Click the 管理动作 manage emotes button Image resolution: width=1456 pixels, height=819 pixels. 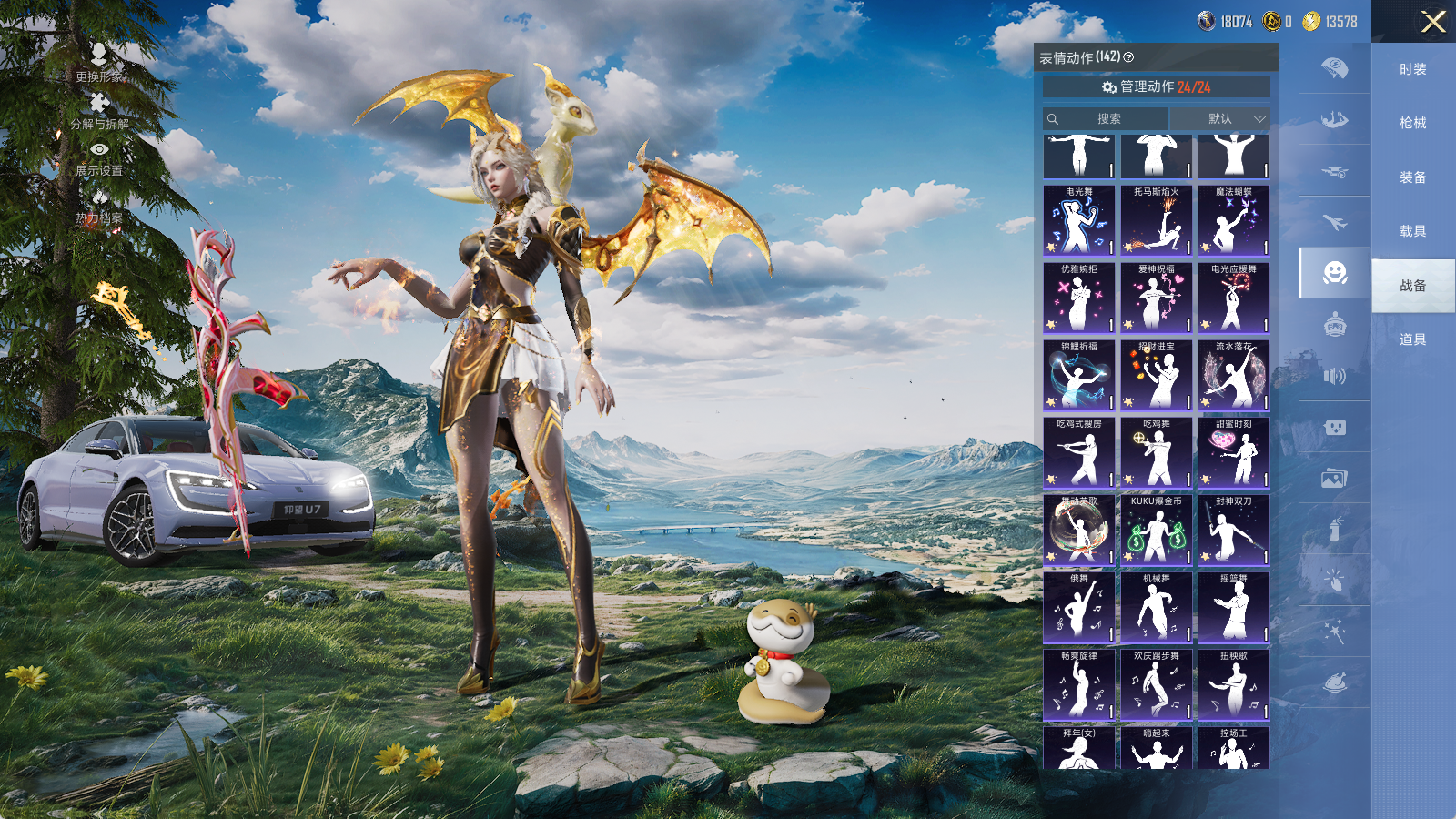click(x=1156, y=87)
